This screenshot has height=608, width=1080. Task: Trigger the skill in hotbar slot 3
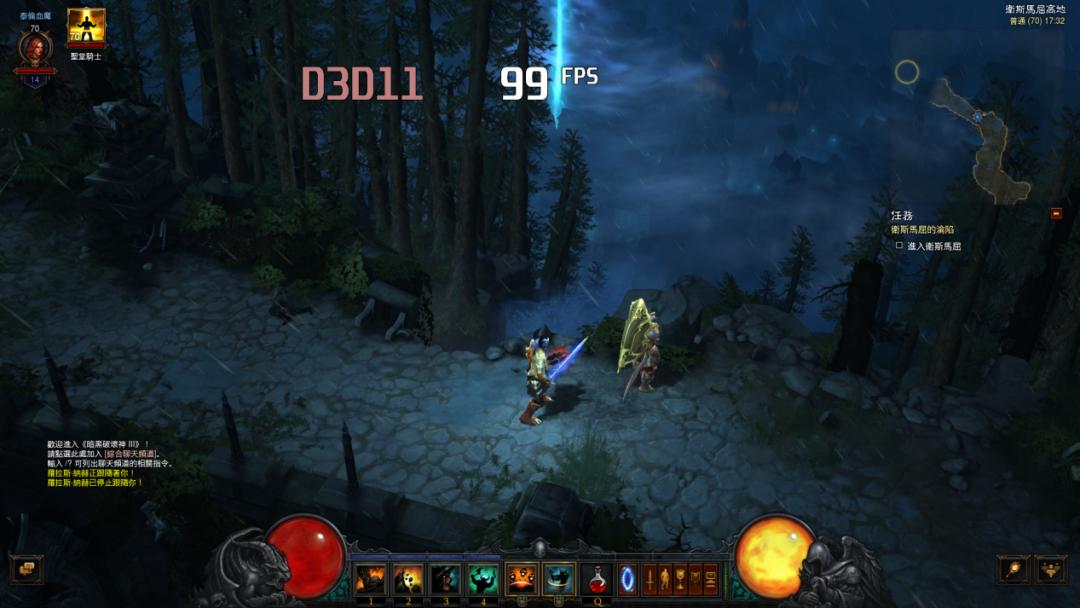coord(445,579)
